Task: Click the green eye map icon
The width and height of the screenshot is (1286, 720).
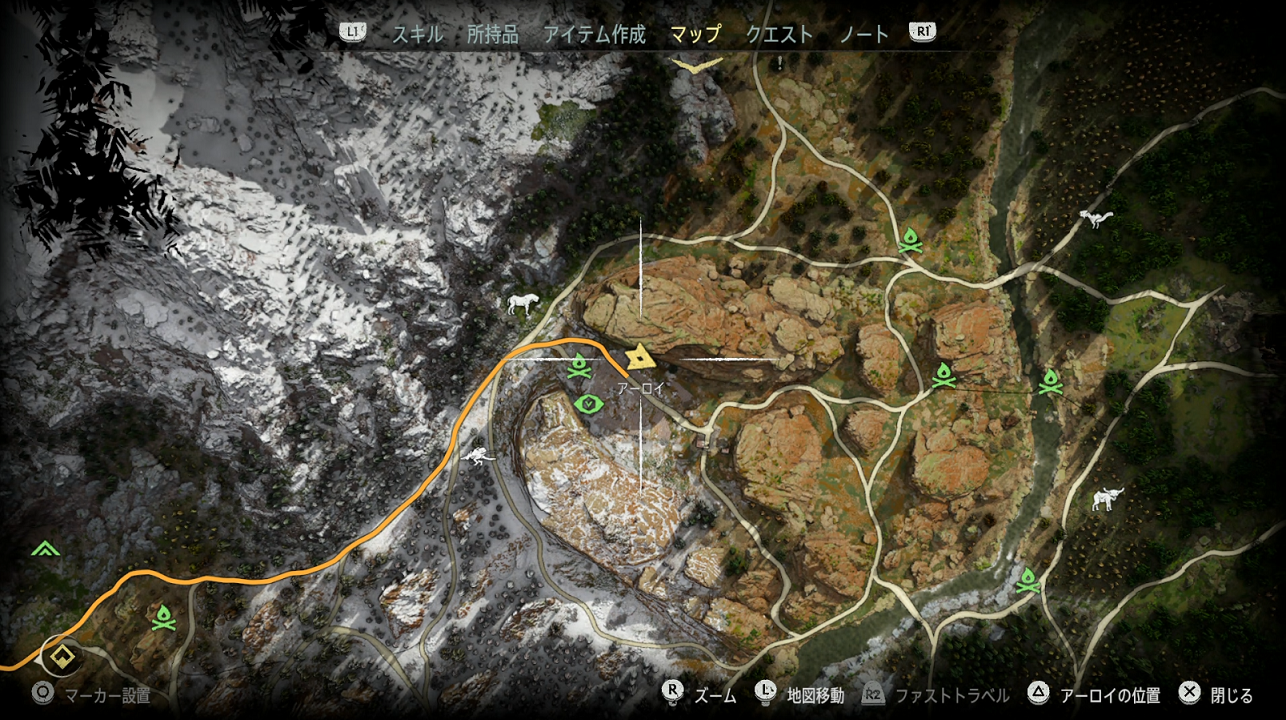Action: pyautogui.click(x=590, y=404)
